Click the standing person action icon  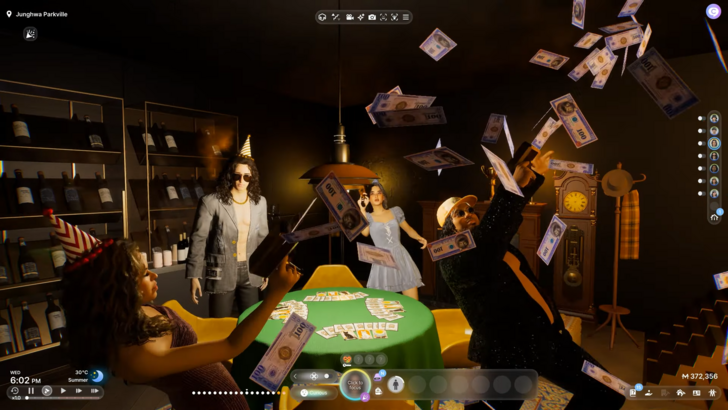396,385
